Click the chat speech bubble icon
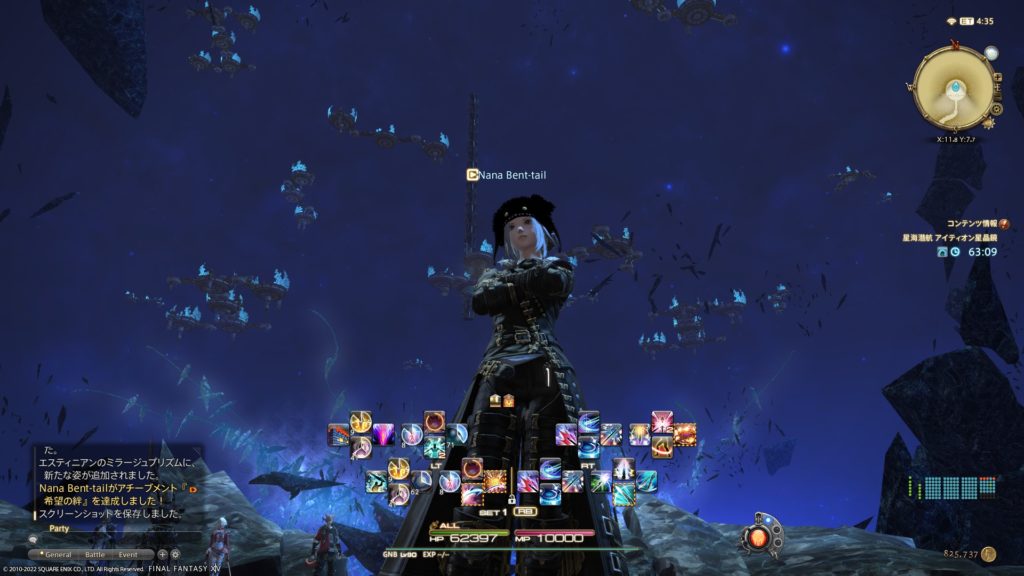 point(33,540)
